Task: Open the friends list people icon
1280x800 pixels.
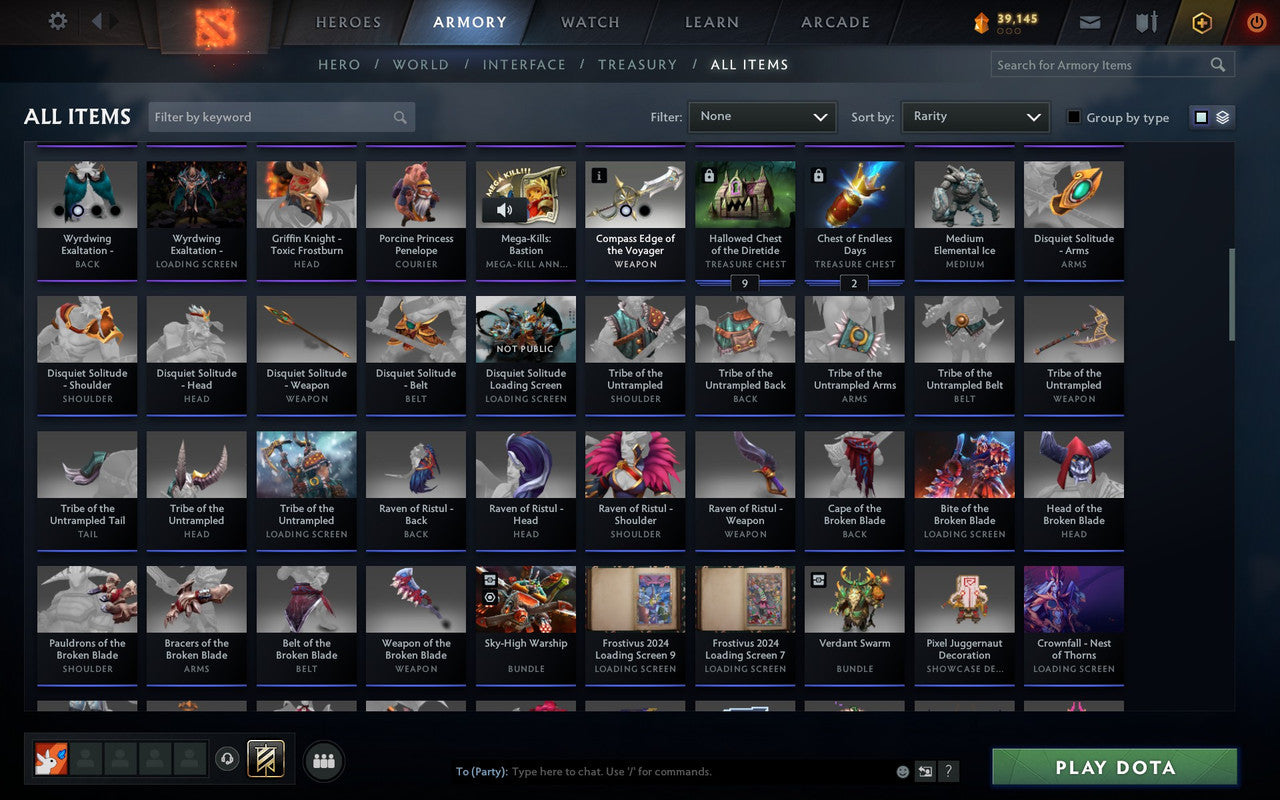Action: [323, 760]
